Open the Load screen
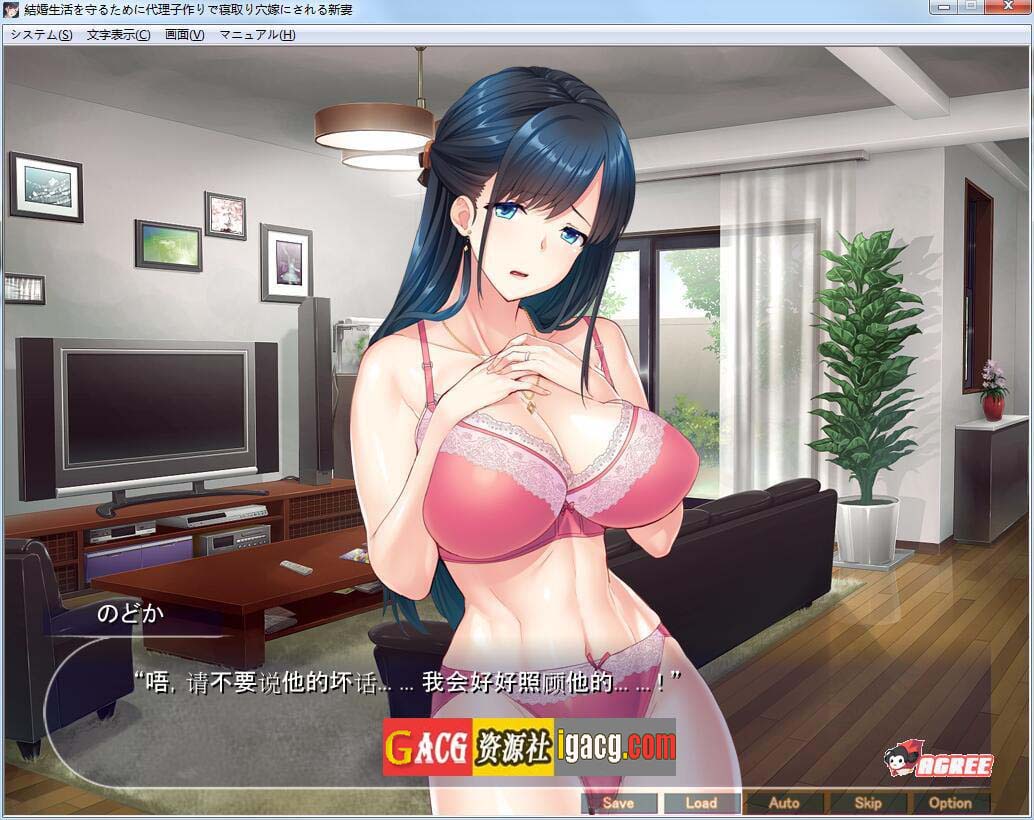This screenshot has height=820, width=1034. [x=701, y=802]
